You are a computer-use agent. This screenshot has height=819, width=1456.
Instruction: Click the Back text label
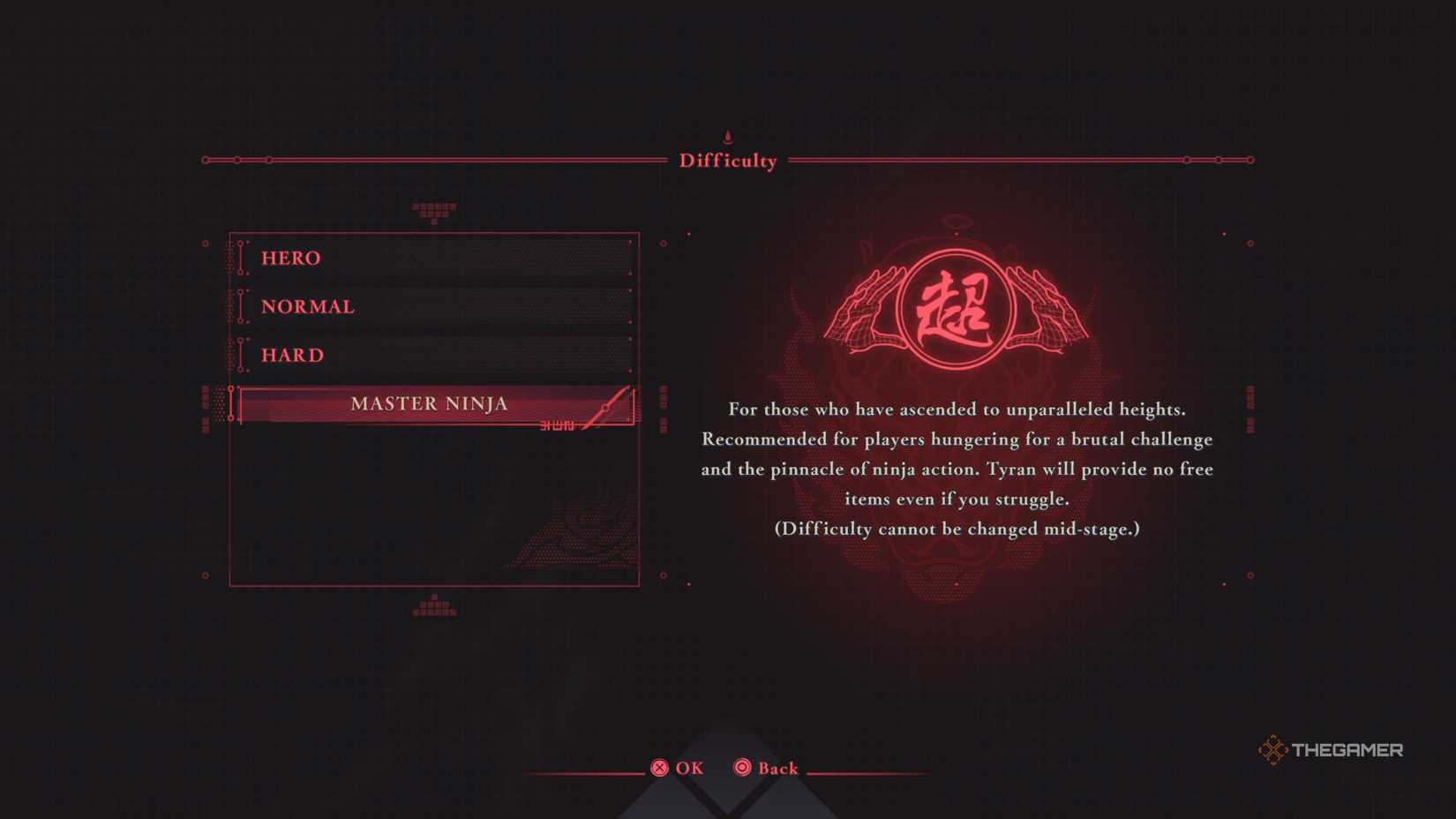click(x=777, y=769)
